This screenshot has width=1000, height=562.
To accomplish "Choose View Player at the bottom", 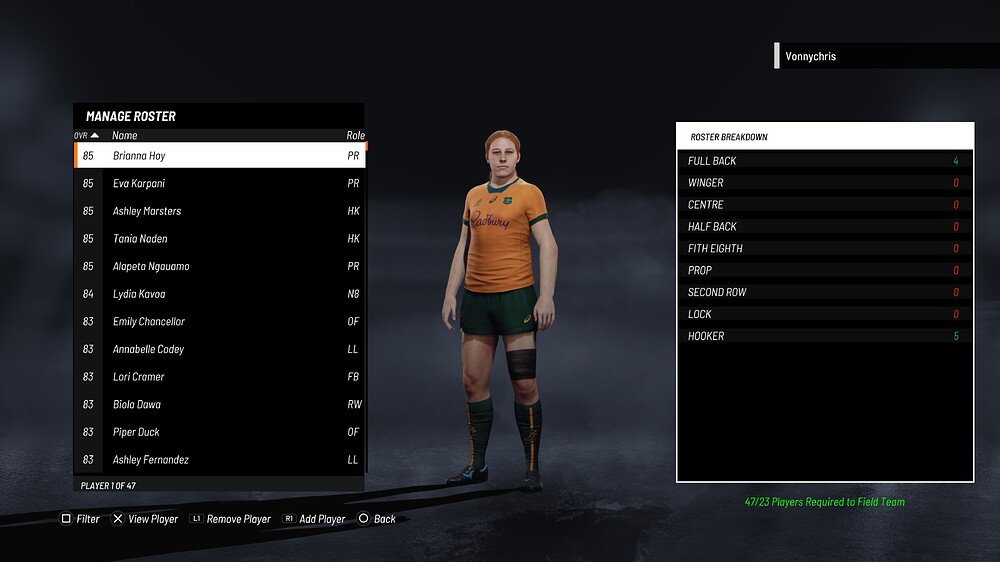I will coord(145,519).
